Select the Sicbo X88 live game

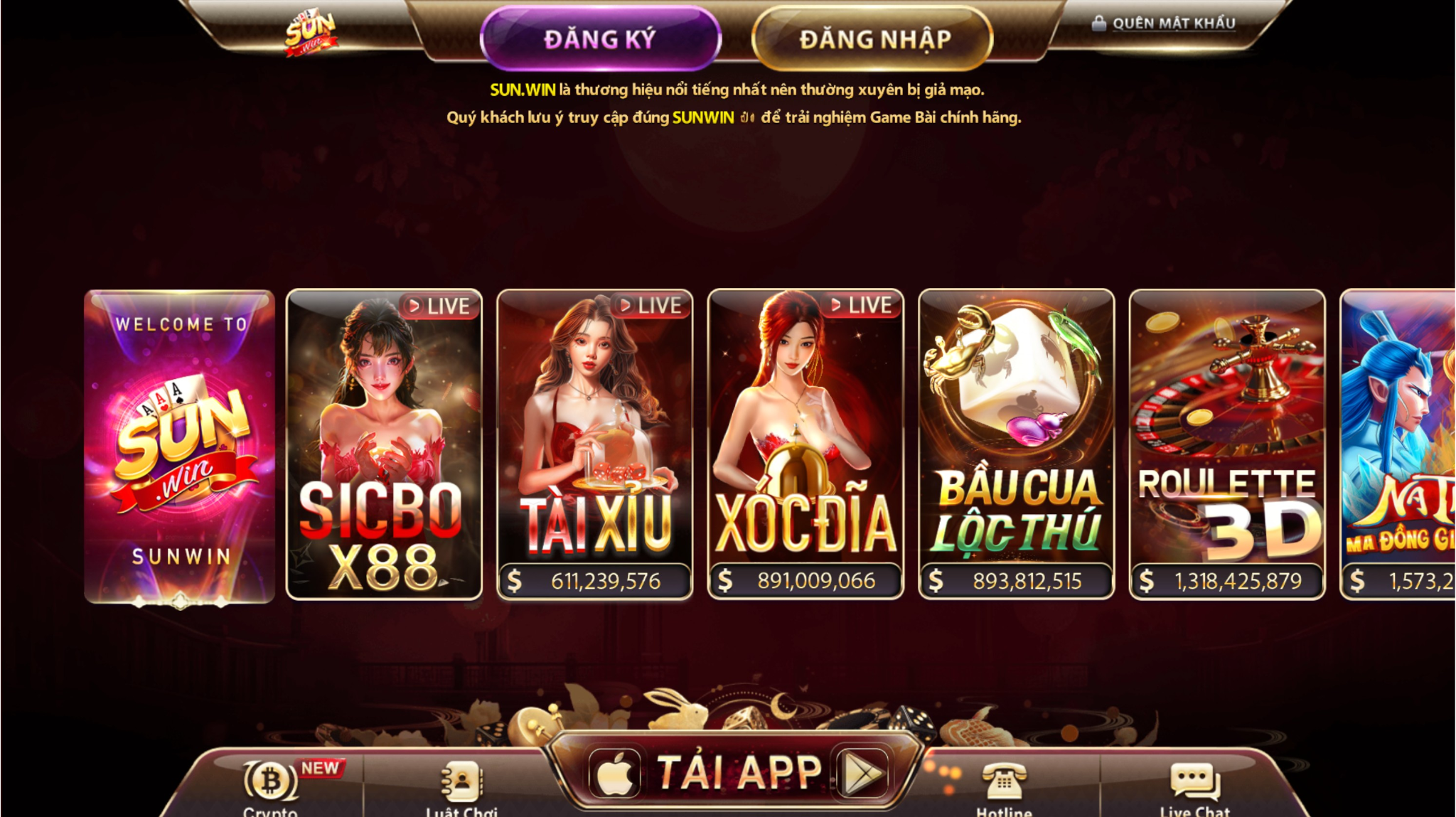point(384,444)
